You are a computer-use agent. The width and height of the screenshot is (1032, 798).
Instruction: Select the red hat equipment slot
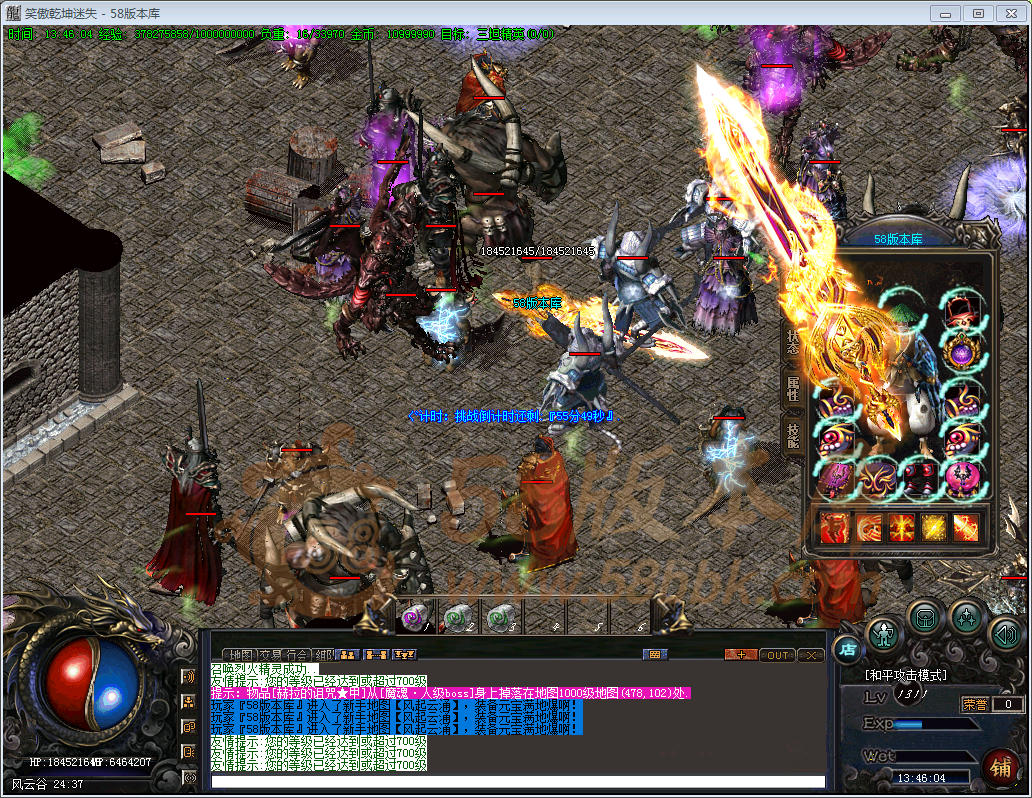pyautogui.click(x=961, y=312)
